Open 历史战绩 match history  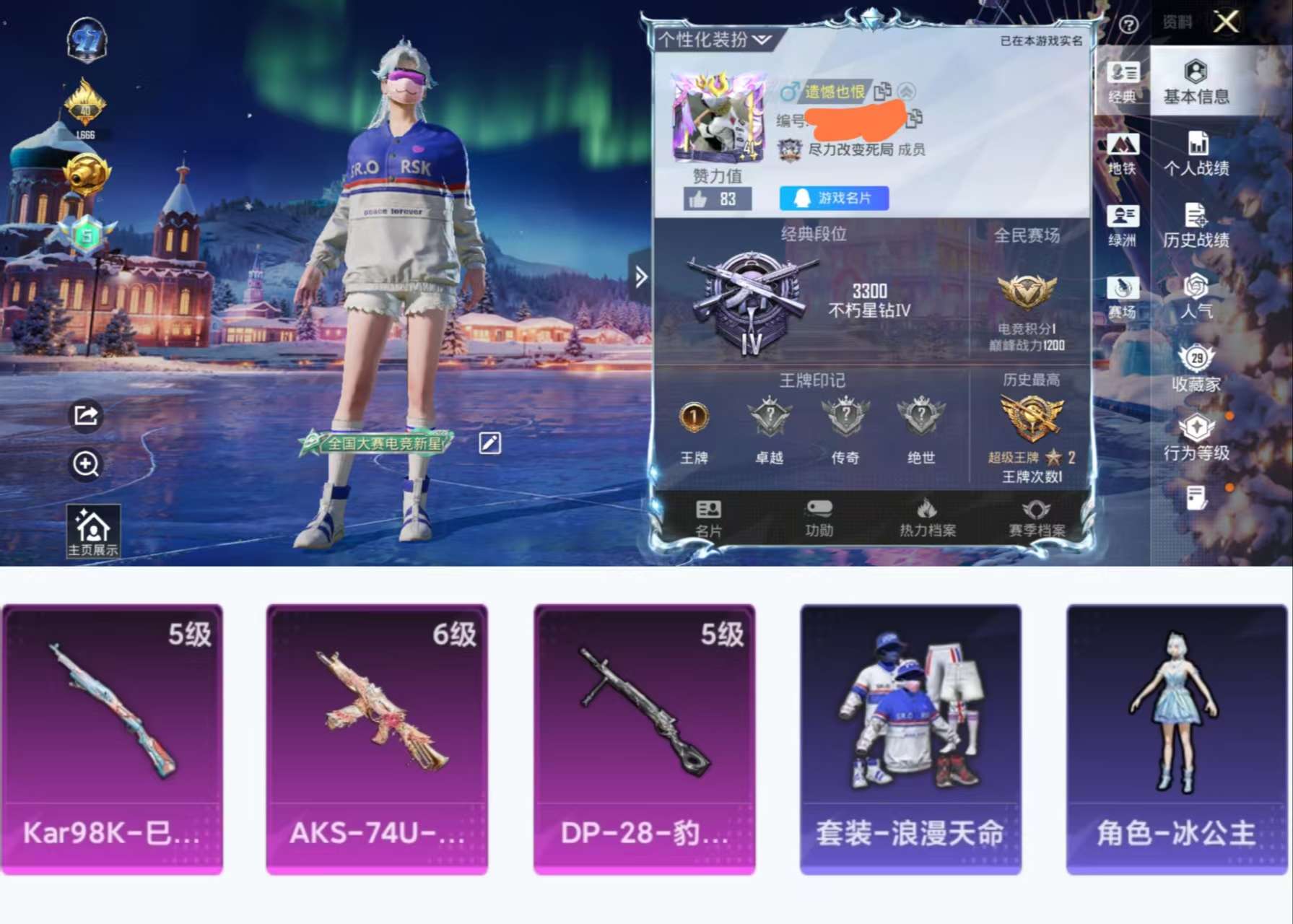[1197, 228]
